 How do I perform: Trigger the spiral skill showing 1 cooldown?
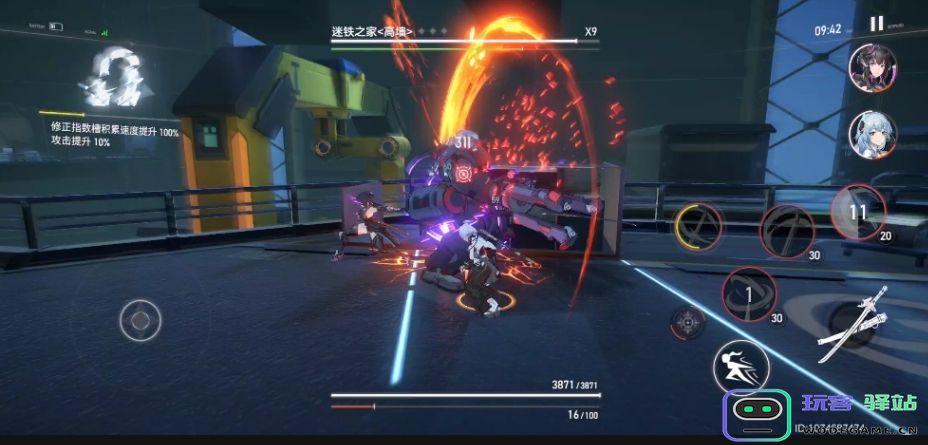coord(748,294)
